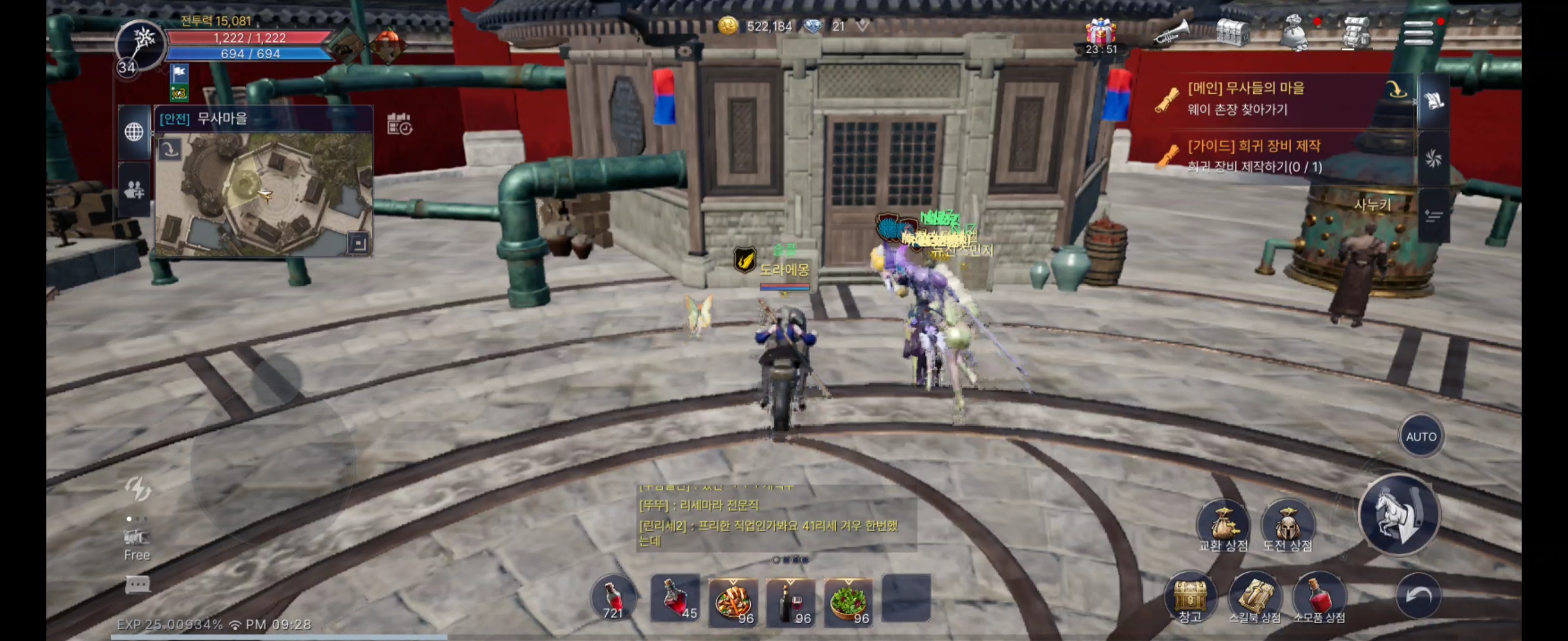The width and height of the screenshot is (1568, 641).
Task: Open the 소모품 상점 consumables shop
Action: (x=1319, y=596)
